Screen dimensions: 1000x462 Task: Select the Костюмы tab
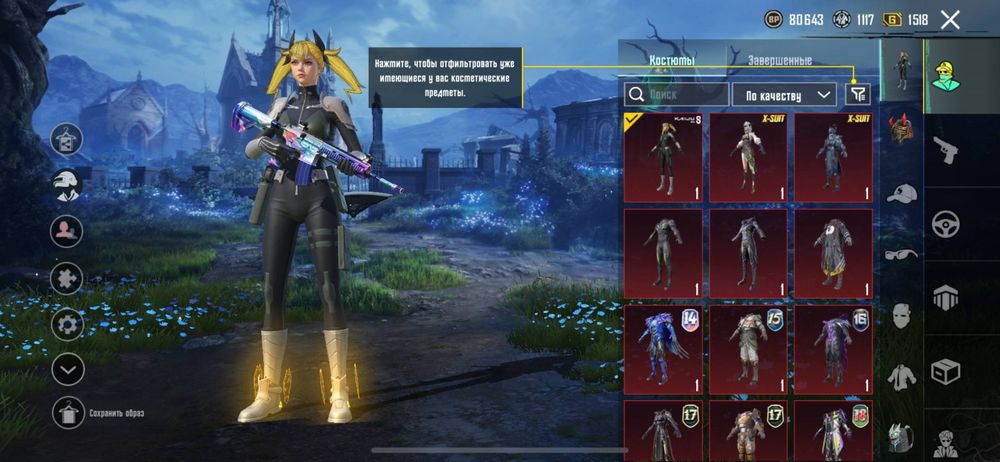coord(672,61)
